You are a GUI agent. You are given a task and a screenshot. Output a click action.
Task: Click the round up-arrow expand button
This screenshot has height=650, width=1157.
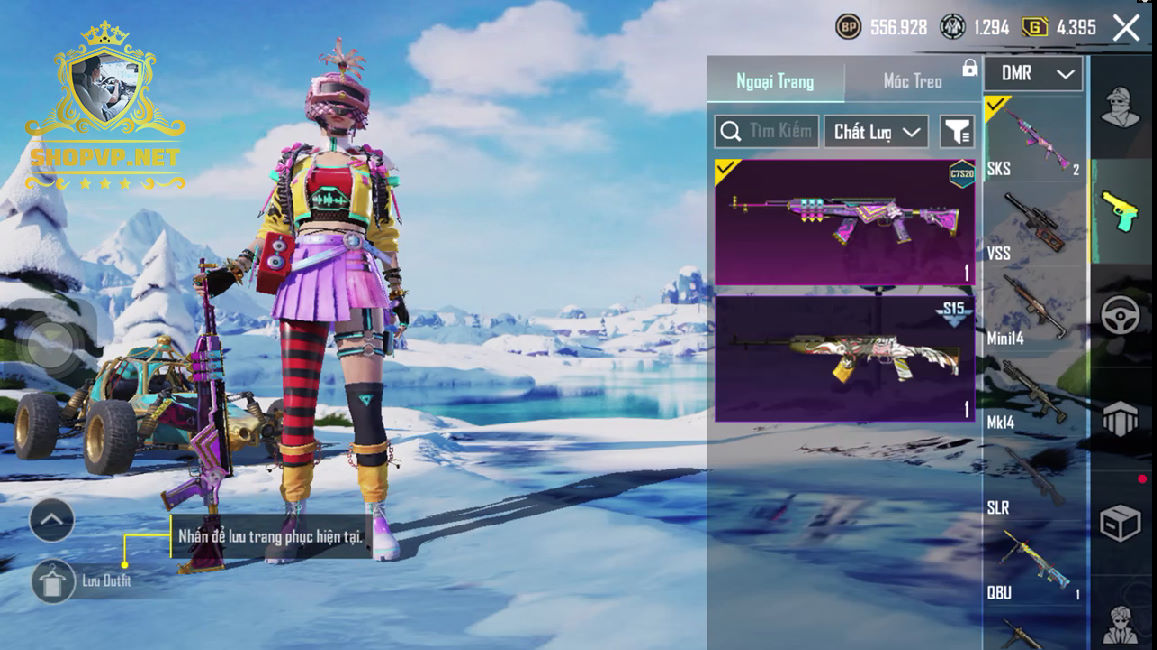52,519
